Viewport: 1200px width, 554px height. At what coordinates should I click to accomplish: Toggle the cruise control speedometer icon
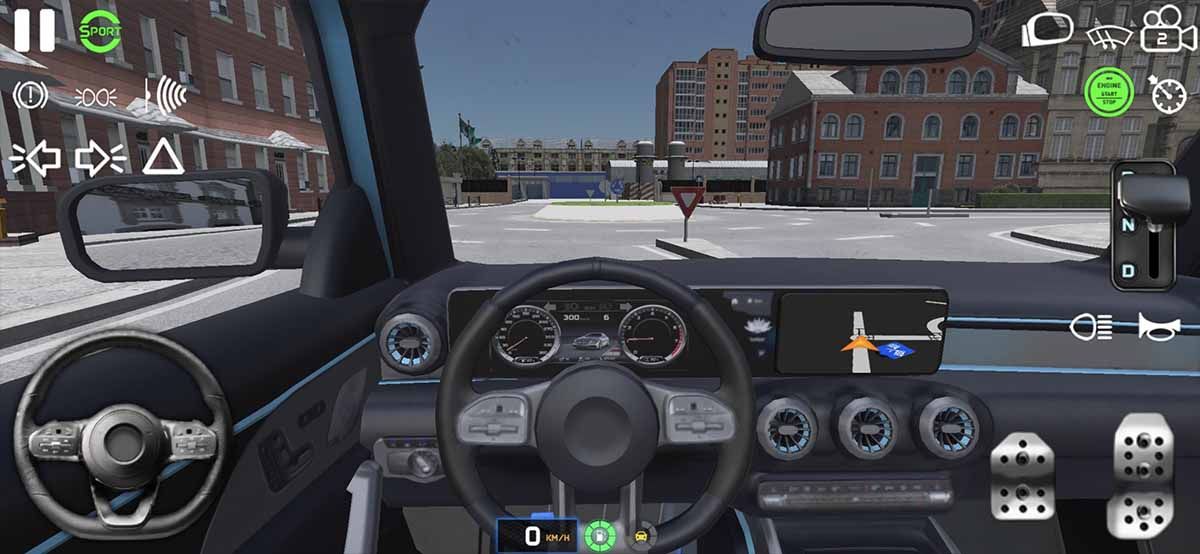[1167, 94]
